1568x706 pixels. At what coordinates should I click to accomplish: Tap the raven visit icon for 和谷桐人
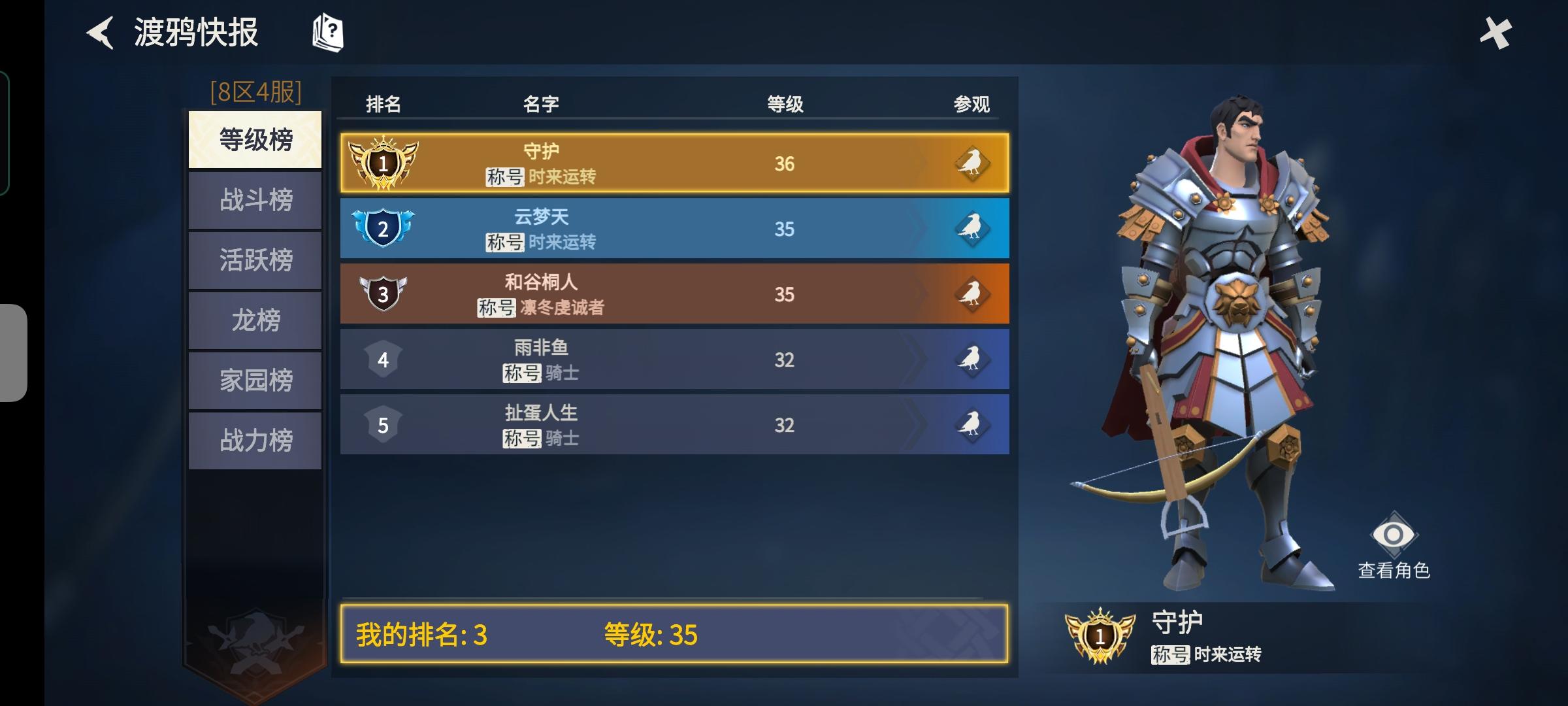tap(973, 294)
